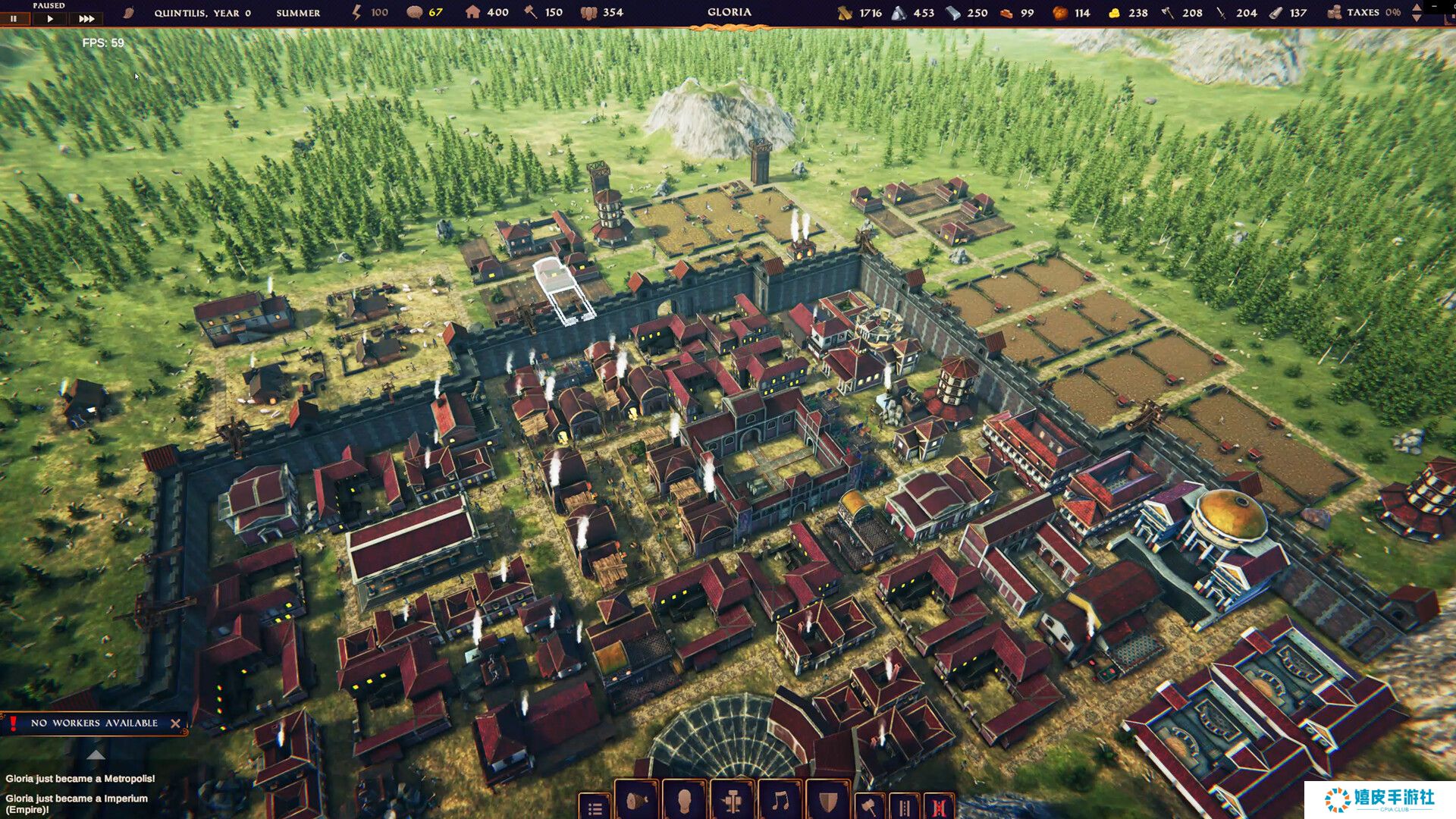This screenshot has width=1456, height=819.
Task: Lower taxes with the down arrow
Action: point(1417,17)
